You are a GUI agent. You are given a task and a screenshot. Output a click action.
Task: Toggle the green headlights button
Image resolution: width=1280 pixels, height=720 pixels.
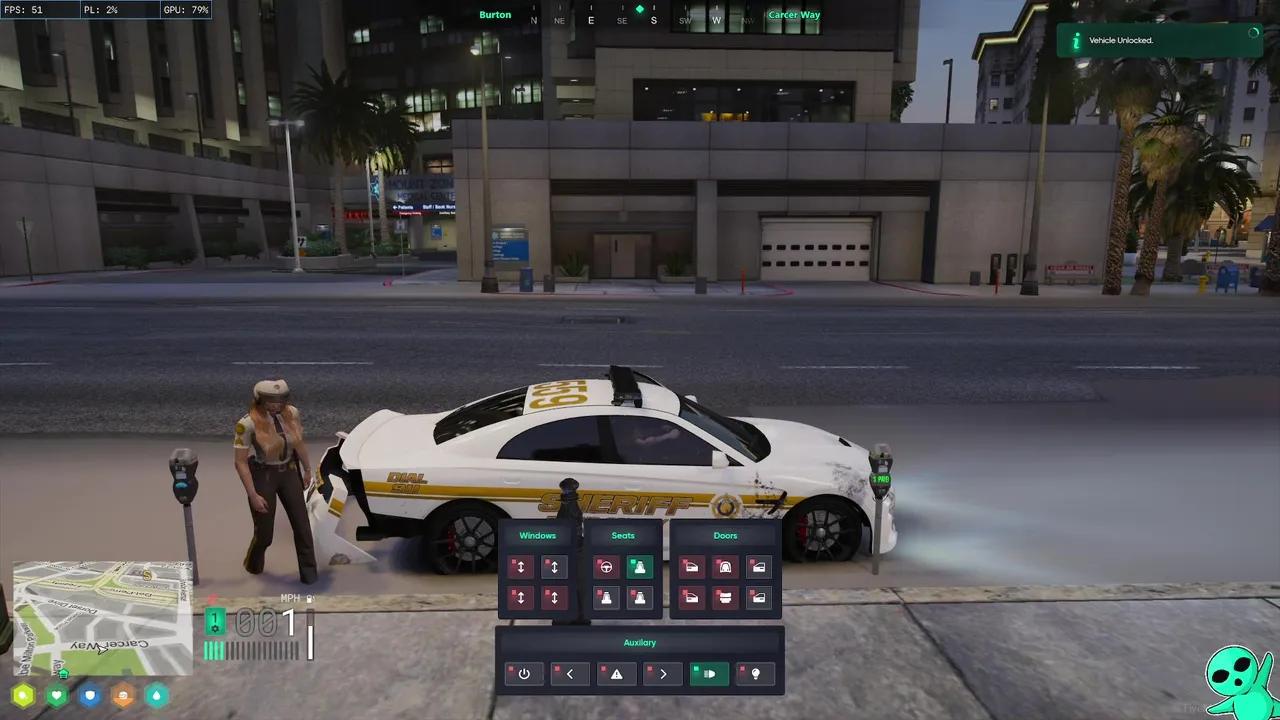pyautogui.click(x=709, y=674)
